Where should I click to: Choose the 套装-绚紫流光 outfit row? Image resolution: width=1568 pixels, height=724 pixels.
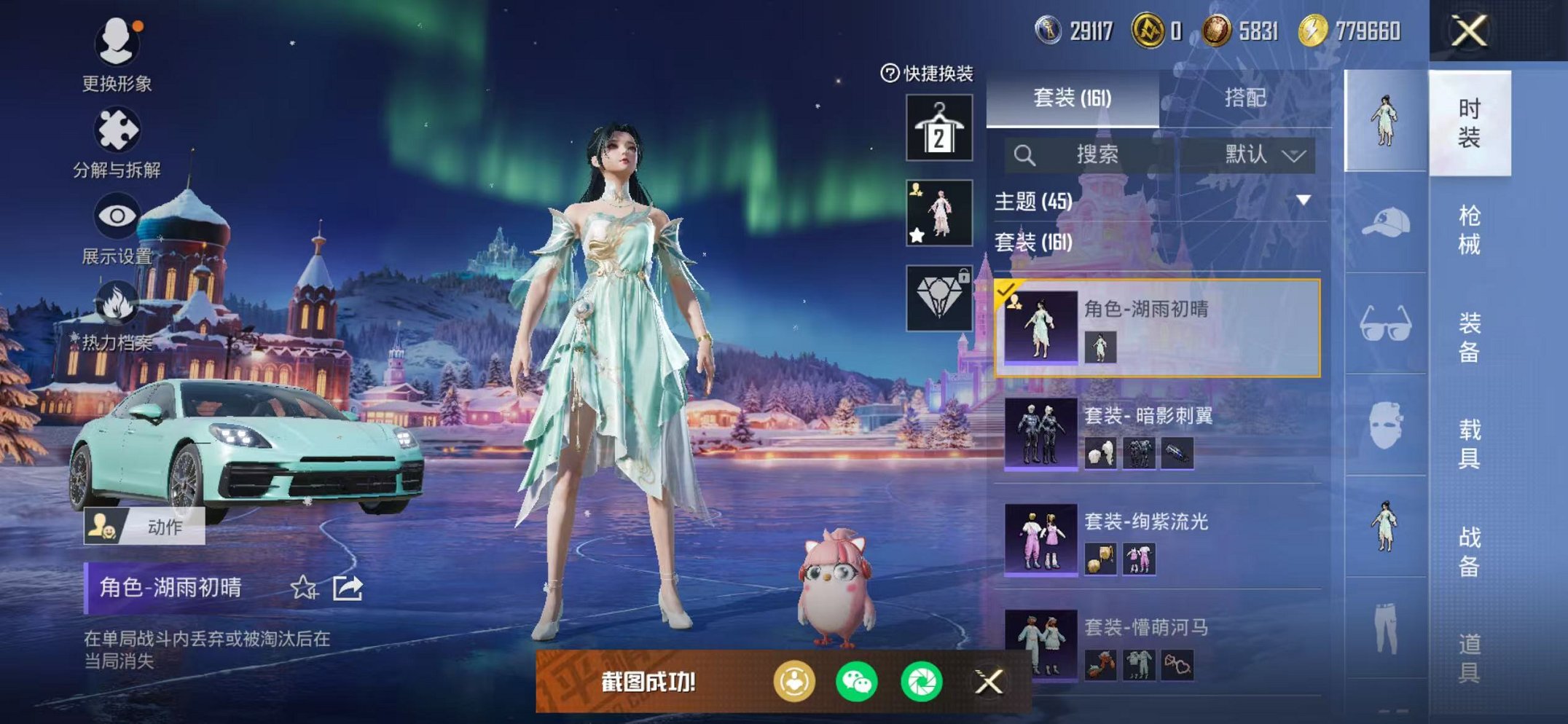tap(1159, 539)
